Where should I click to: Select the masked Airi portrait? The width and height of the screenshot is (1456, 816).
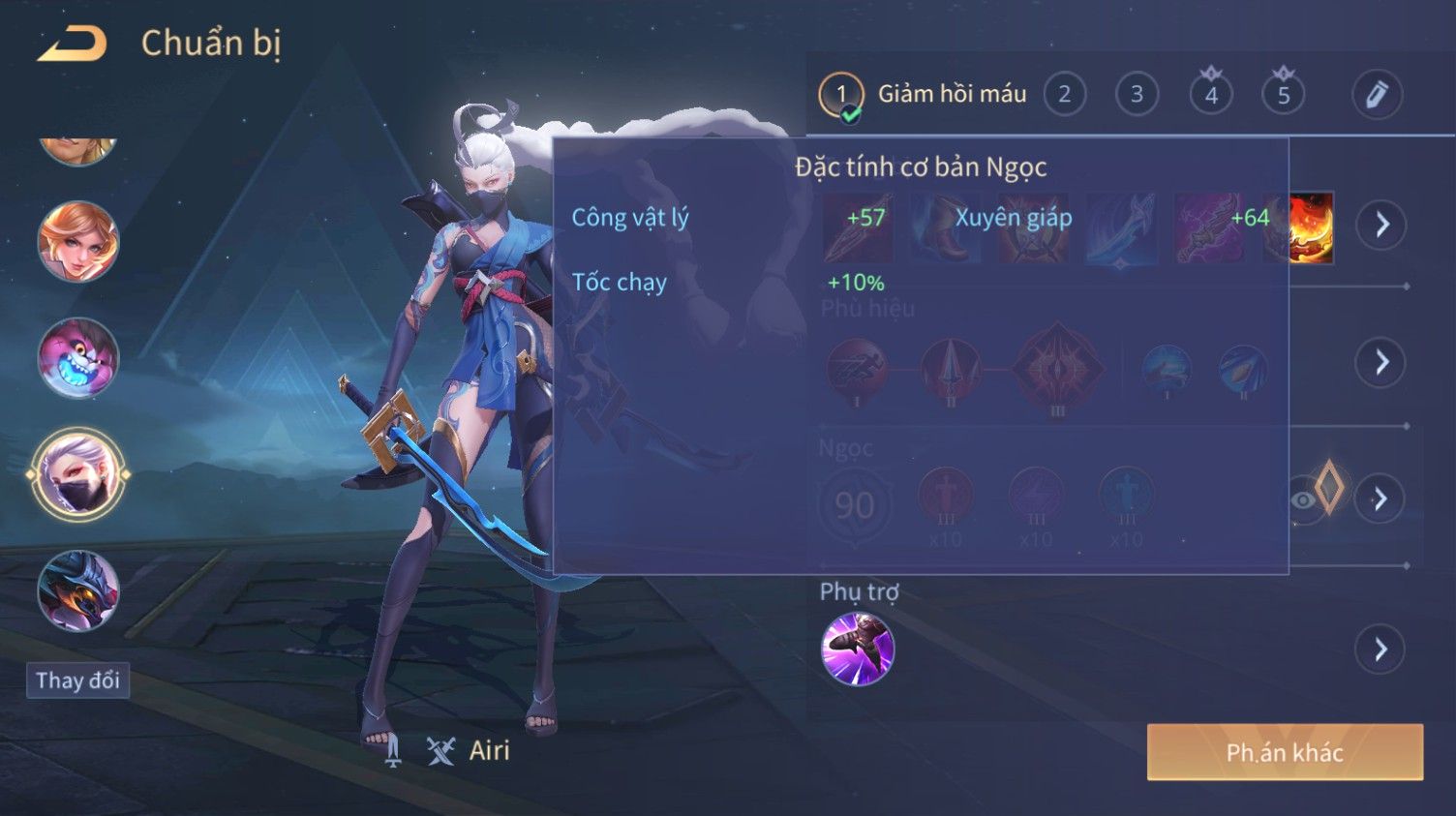click(78, 474)
